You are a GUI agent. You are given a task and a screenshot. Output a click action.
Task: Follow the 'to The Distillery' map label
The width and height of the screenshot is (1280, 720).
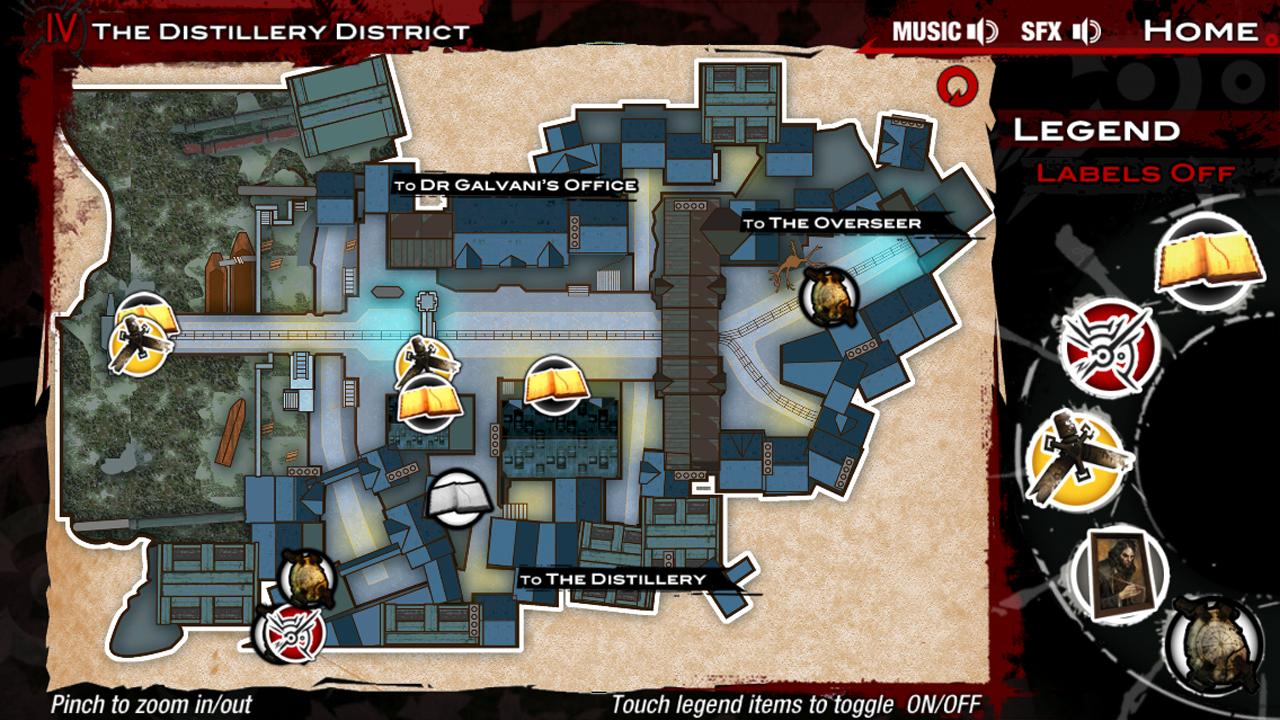pyautogui.click(x=612, y=579)
